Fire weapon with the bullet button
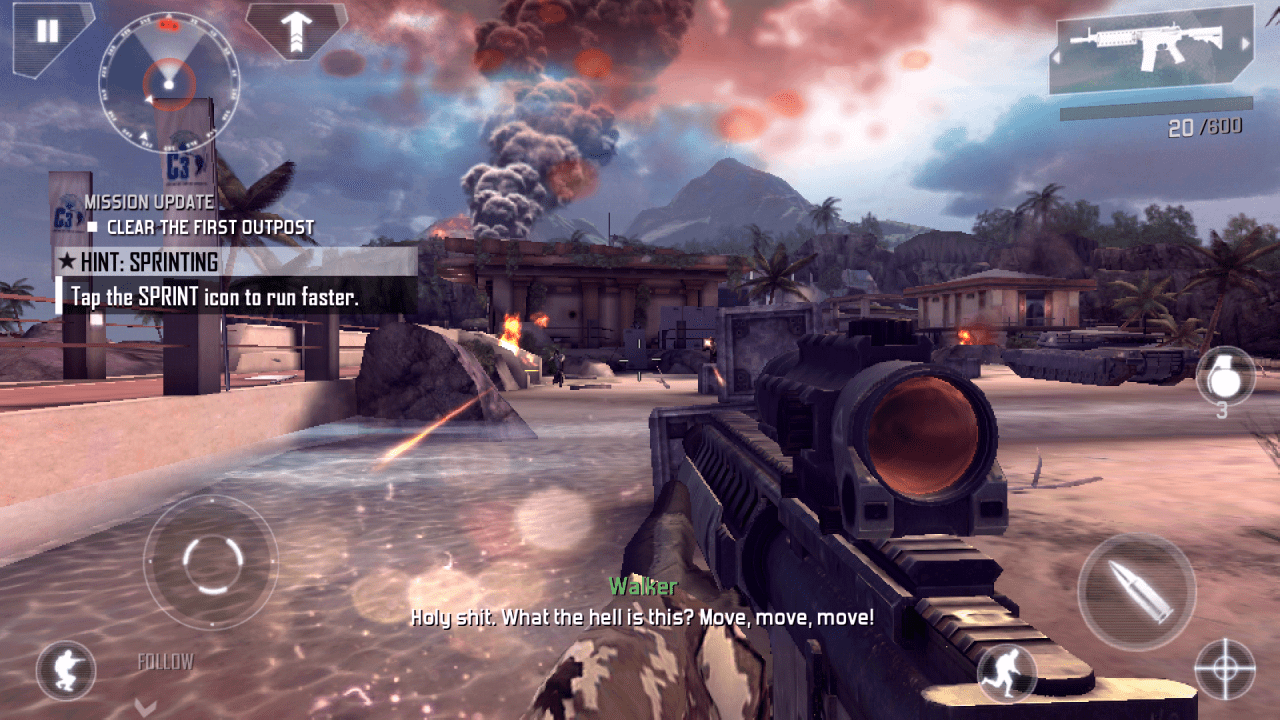 (x=1137, y=592)
